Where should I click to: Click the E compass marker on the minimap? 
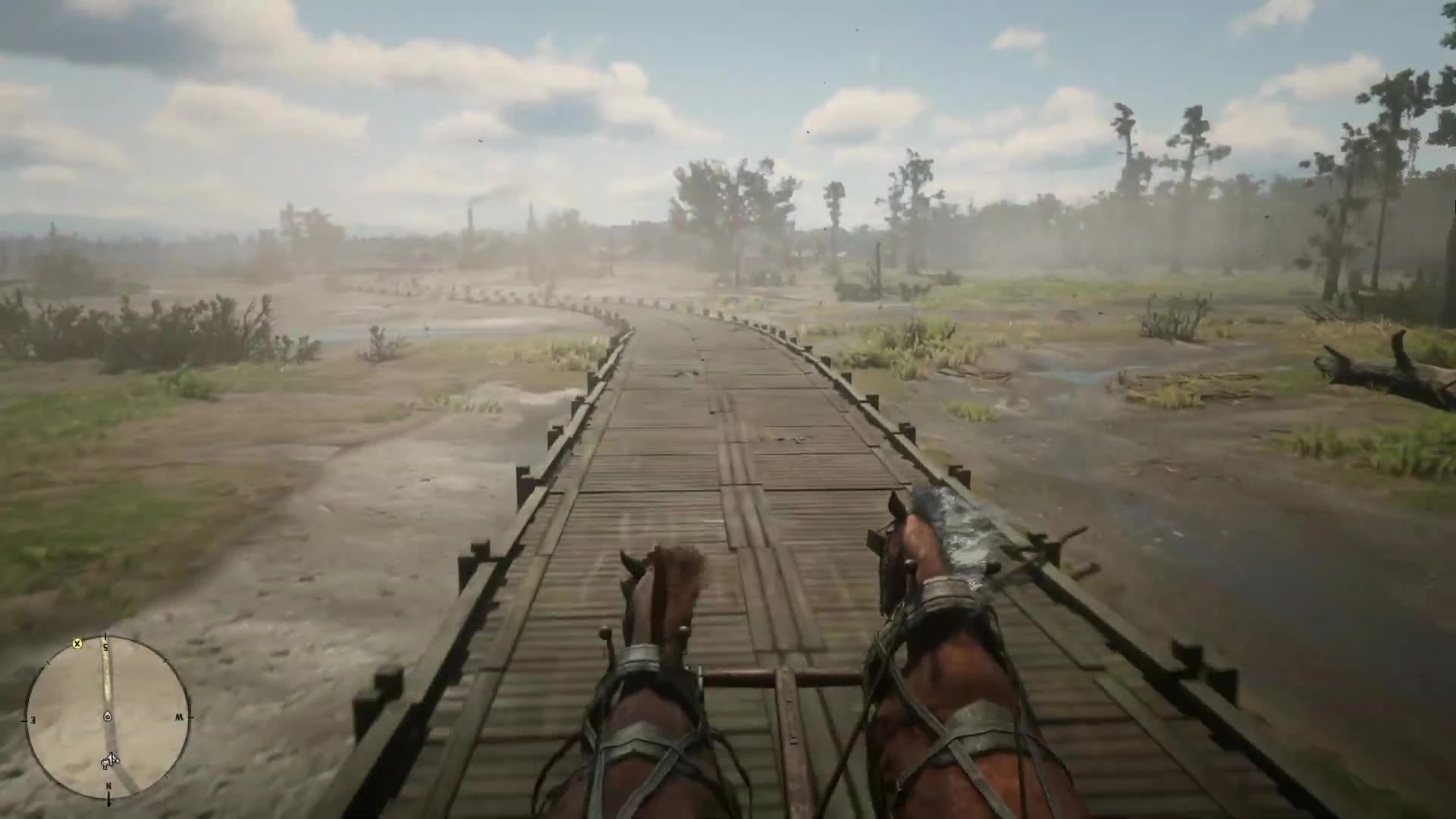point(33,720)
